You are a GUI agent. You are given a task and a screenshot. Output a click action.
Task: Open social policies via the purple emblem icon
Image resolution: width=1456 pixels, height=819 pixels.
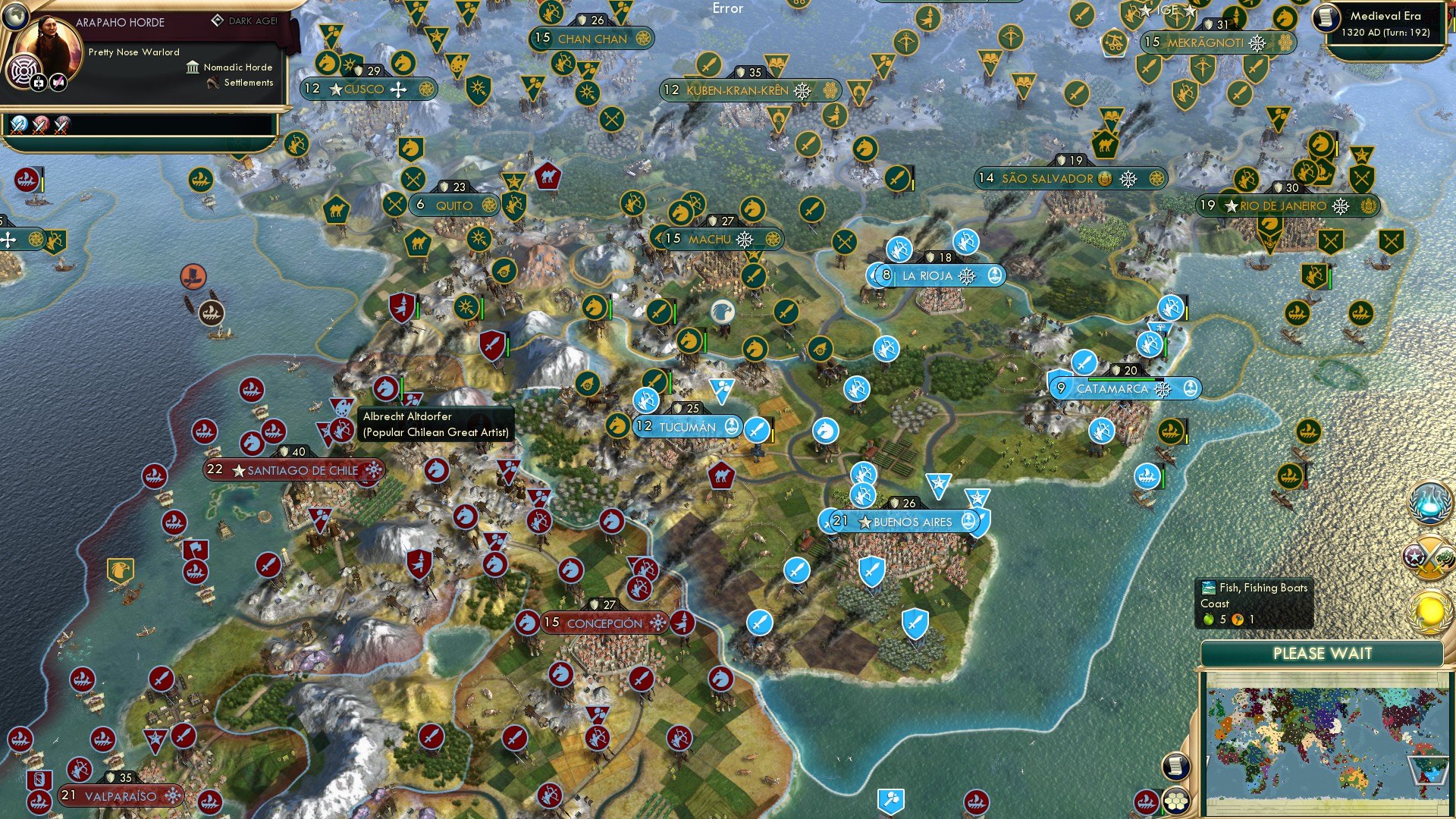click(24, 70)
